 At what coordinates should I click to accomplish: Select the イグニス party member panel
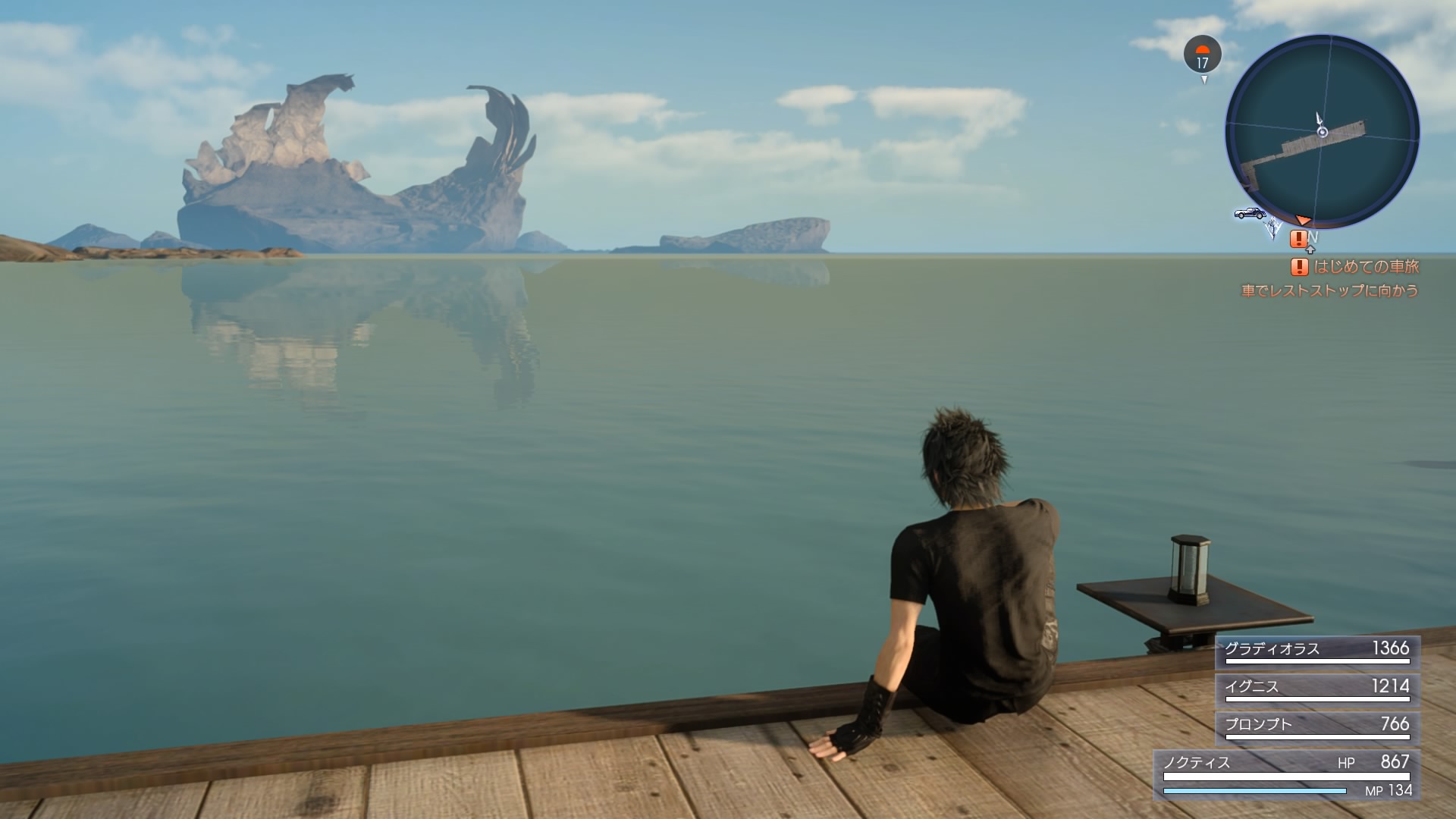pos(1317,689)
